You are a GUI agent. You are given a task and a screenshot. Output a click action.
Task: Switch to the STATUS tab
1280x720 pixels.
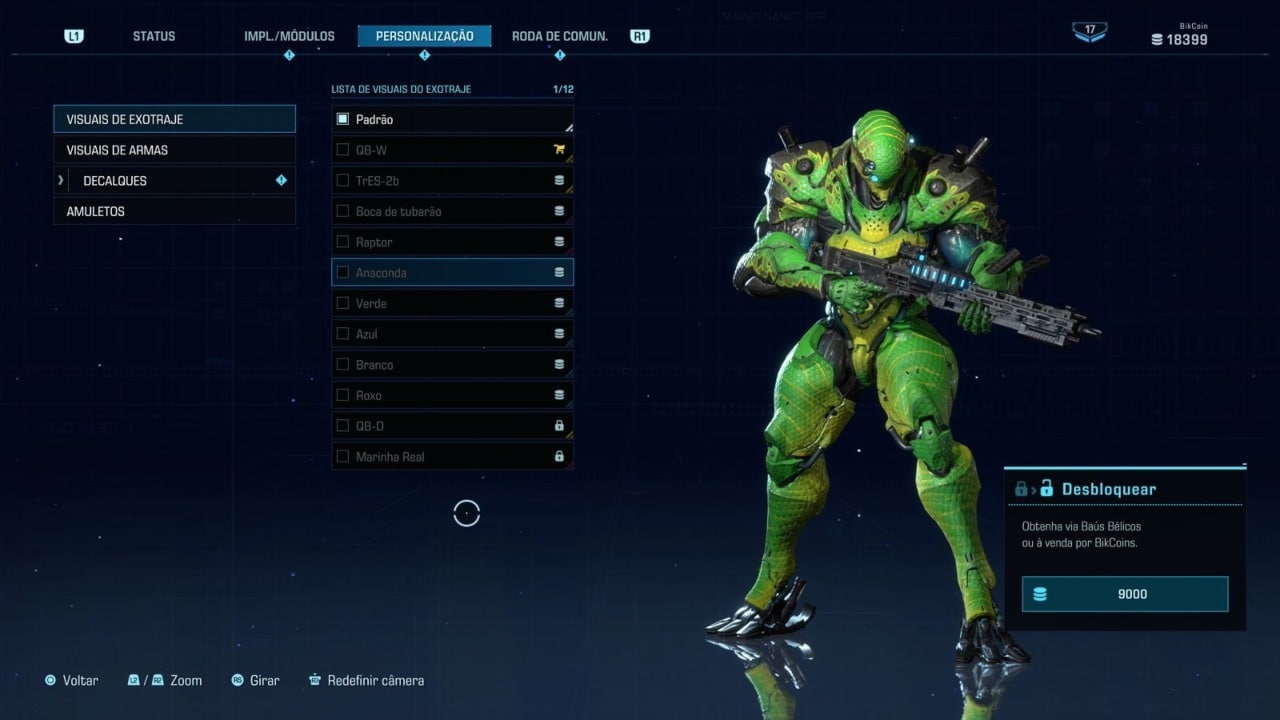pyautogui.click(x=153, y=36)
